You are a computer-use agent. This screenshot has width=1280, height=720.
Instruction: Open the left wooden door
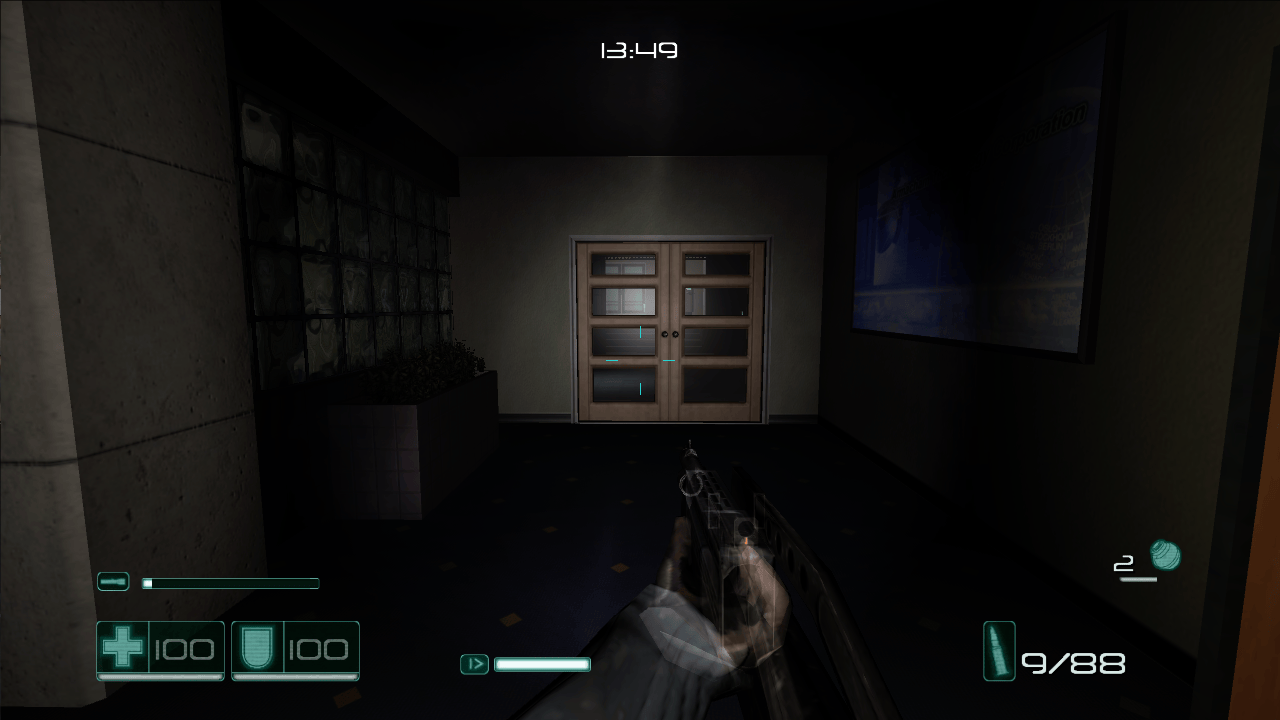(625, 330)
